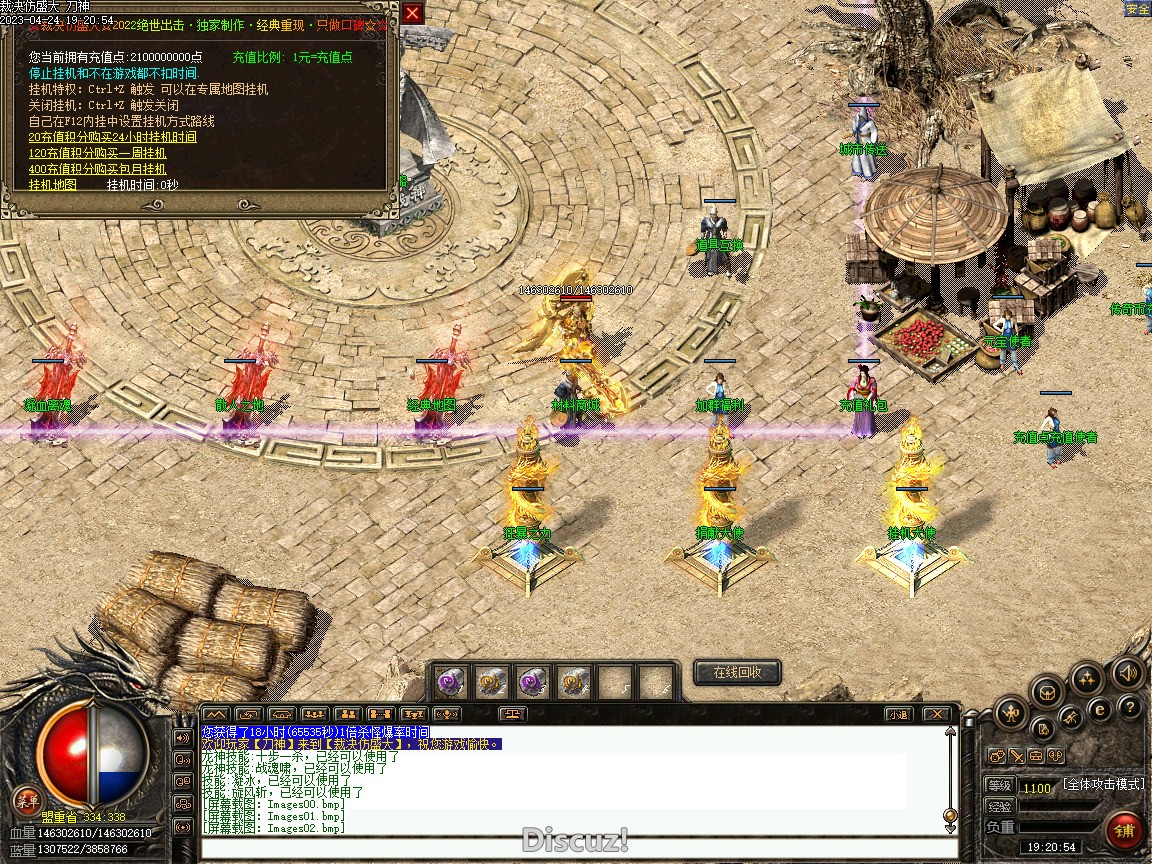Toggle sound with the speaker icon
Image resolution: width=1152 pixels, height=864 pixels.
click(1128, 673)
